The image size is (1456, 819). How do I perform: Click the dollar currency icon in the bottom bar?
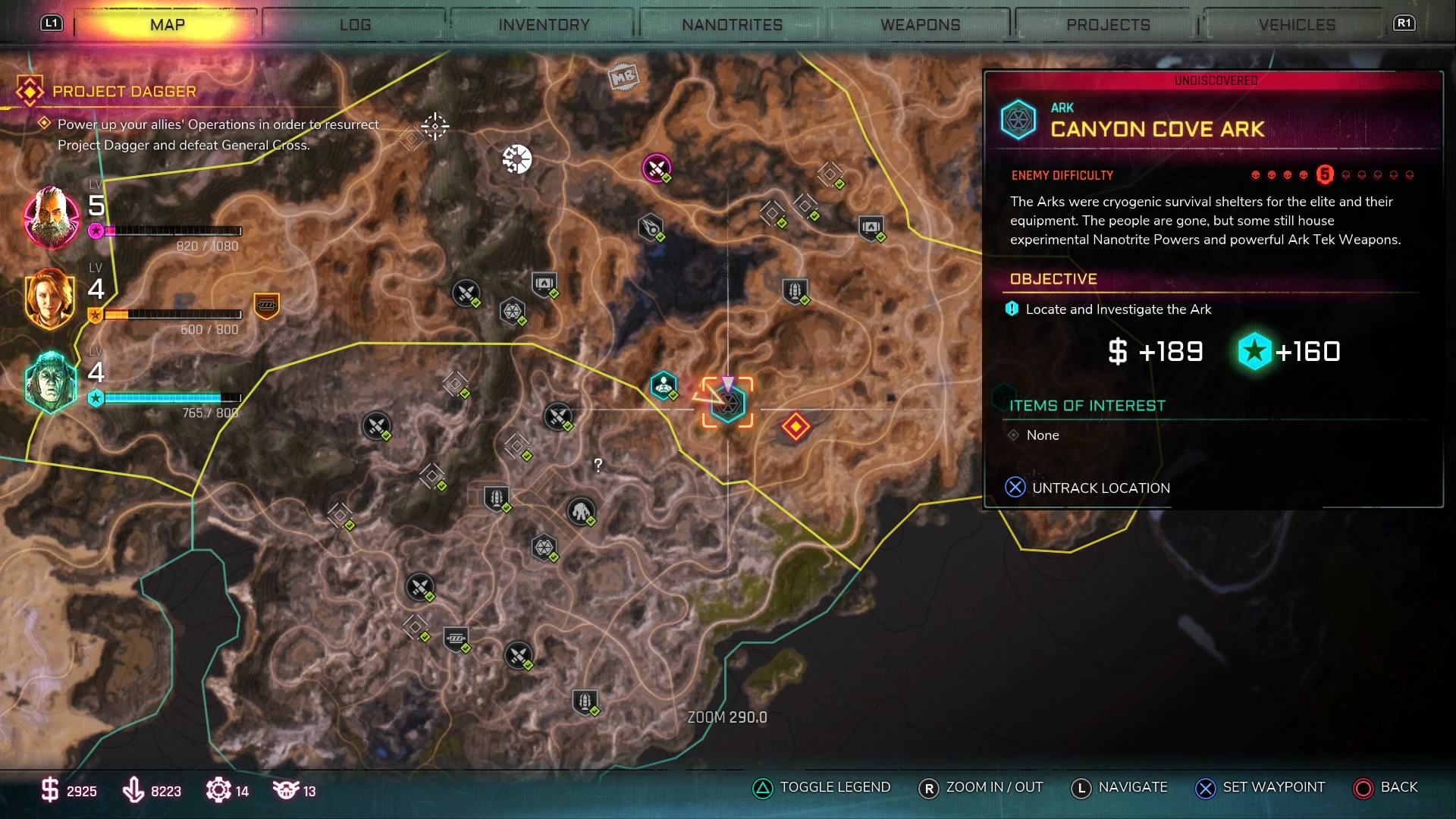tap(49, 790)
